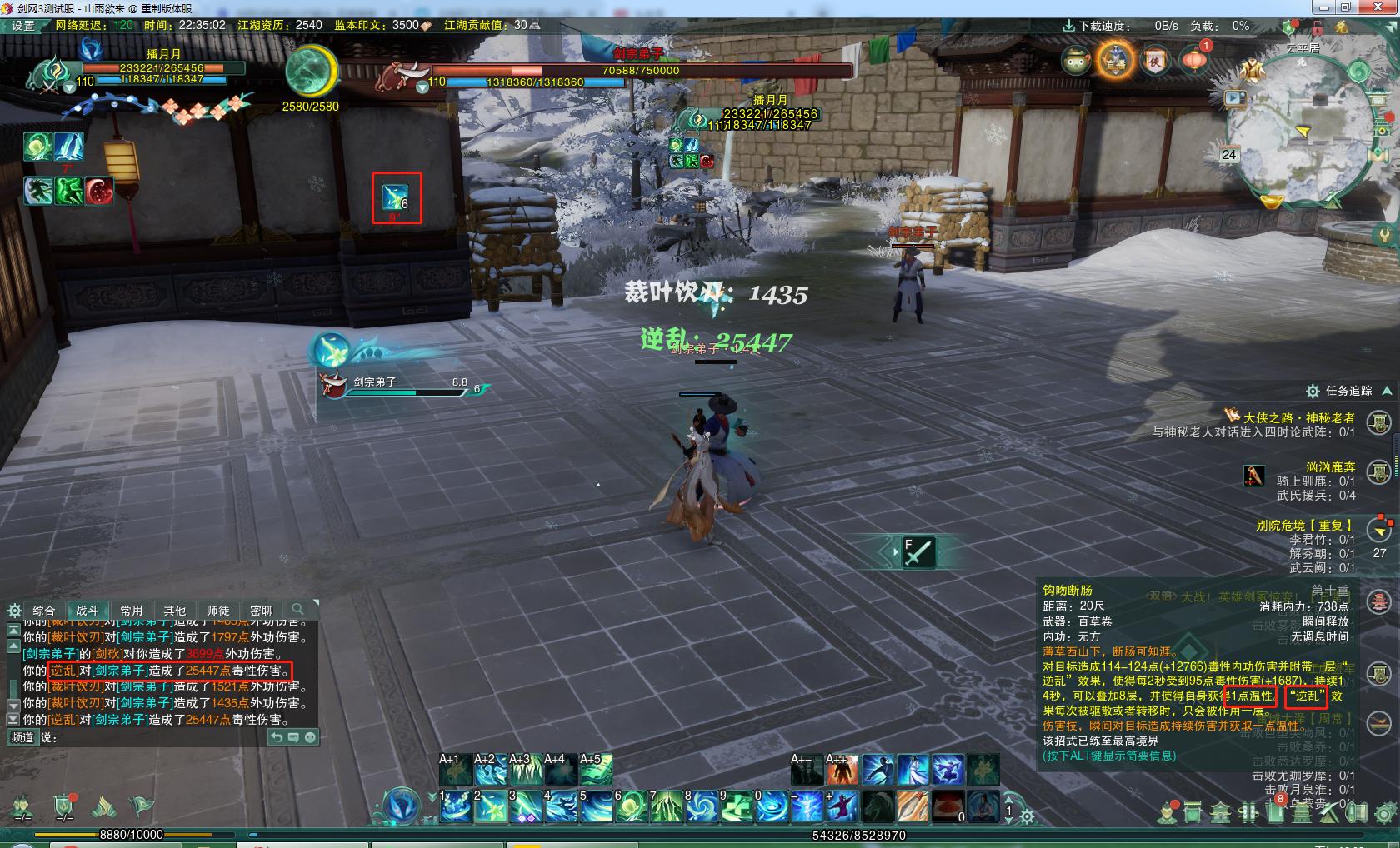Viewport: 1400px width, 848px height.
Task: Open the chat settings gear icon
Action: tap(13, 611)
